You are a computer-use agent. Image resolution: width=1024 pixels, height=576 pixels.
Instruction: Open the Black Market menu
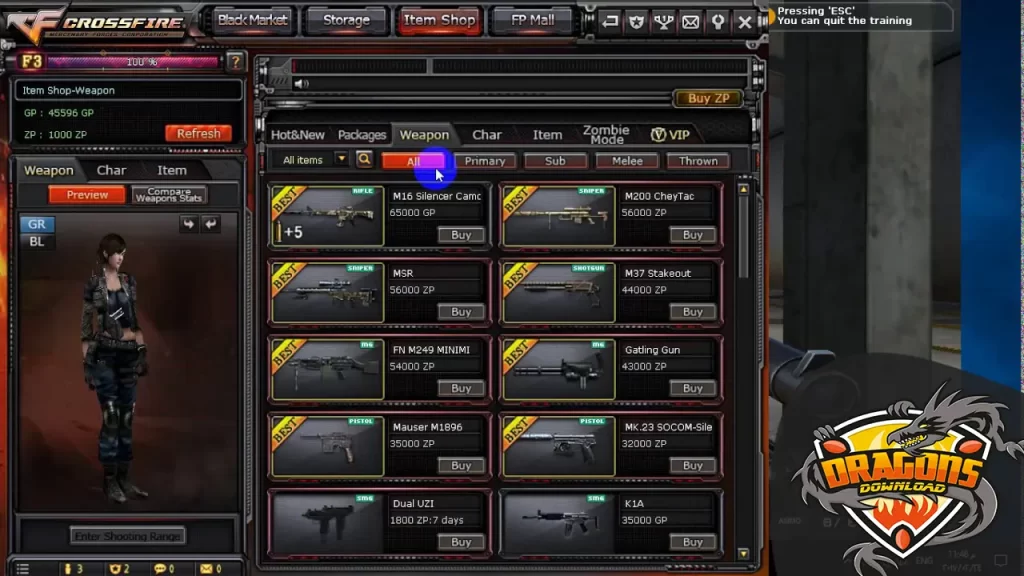[x=252, y=20]
